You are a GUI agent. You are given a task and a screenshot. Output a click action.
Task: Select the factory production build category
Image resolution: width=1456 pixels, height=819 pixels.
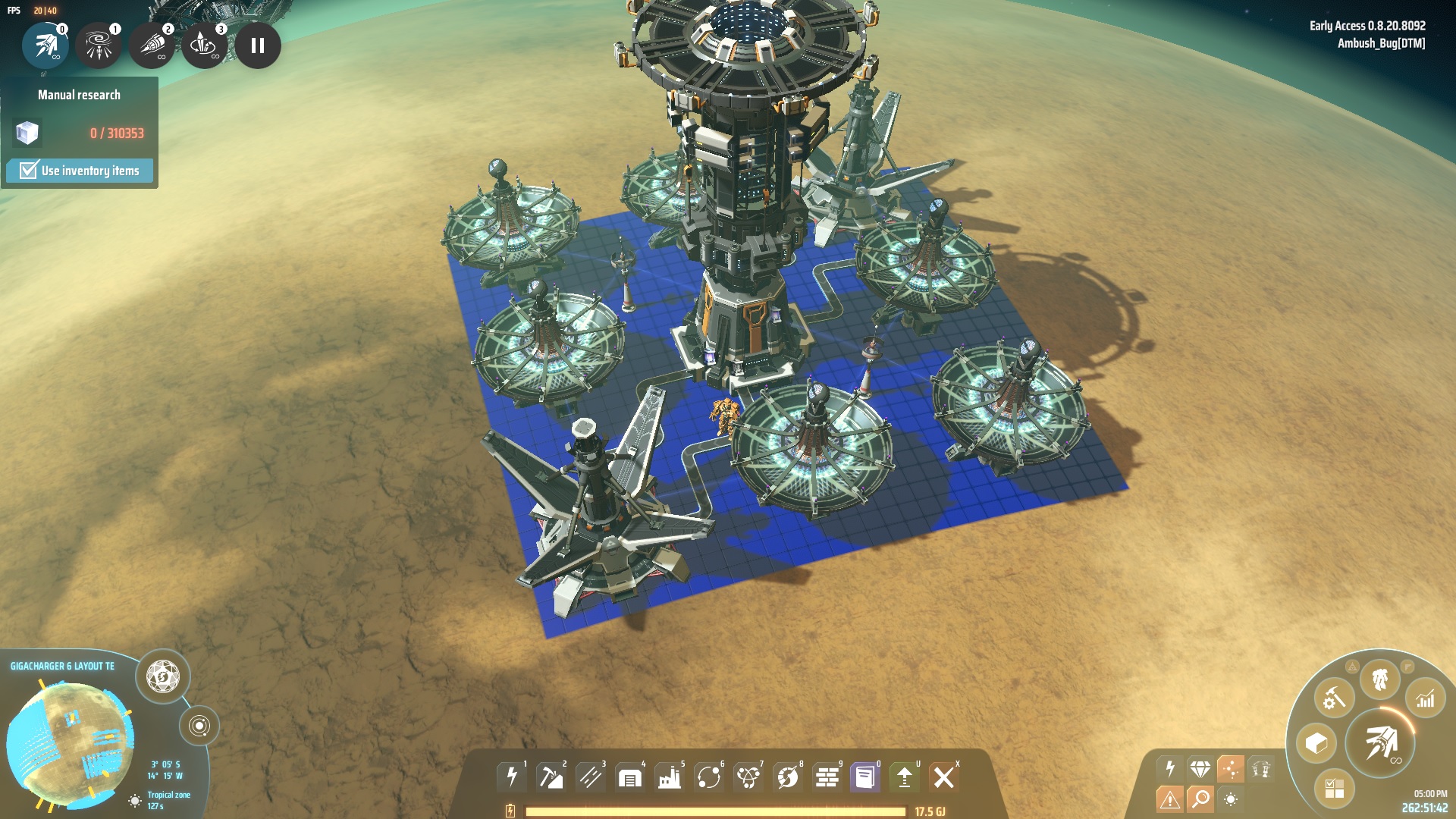(x=670, y=777)
